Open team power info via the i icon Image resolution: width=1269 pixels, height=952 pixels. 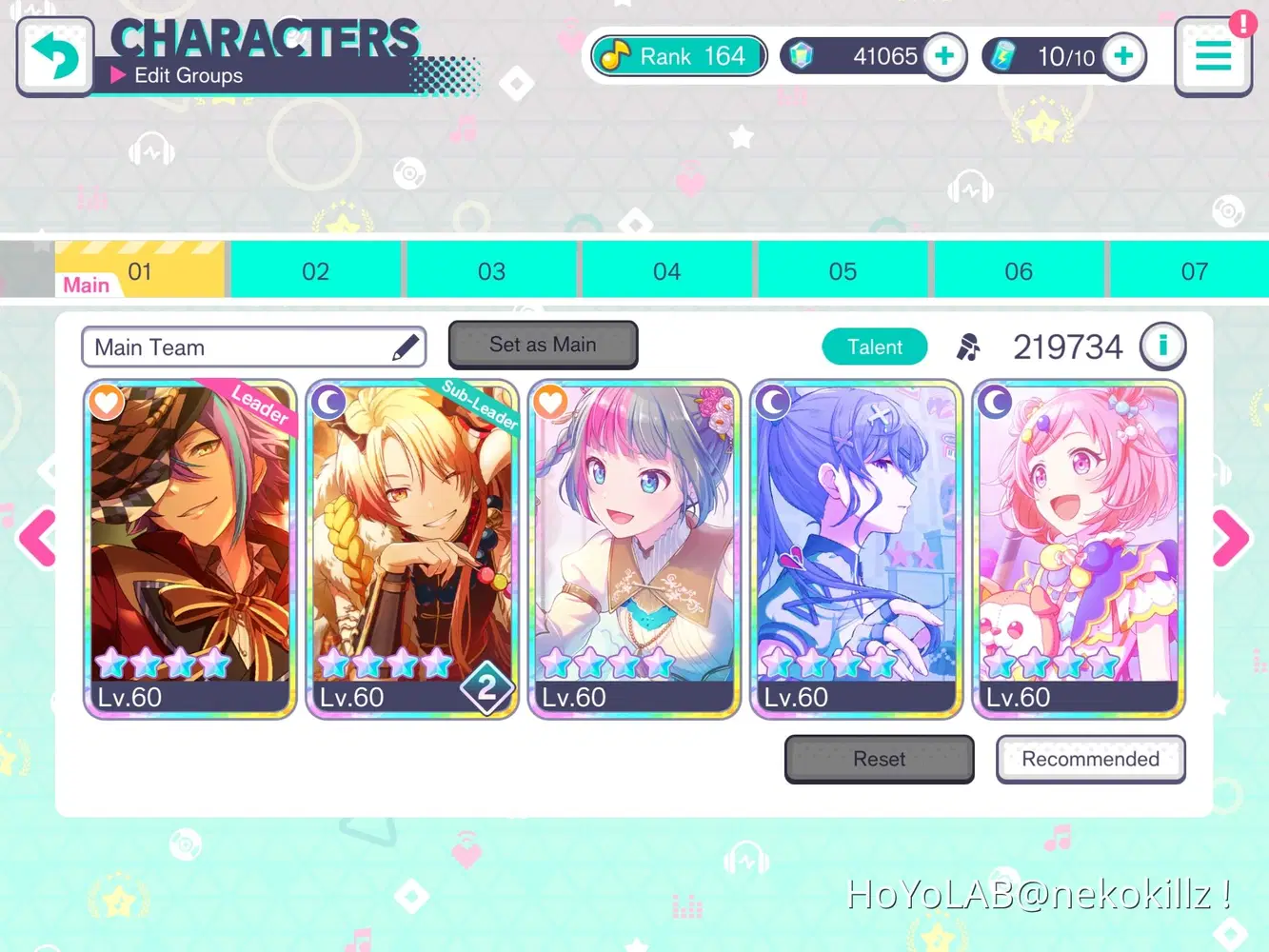pyautogui.click(x=1163, y=346)
